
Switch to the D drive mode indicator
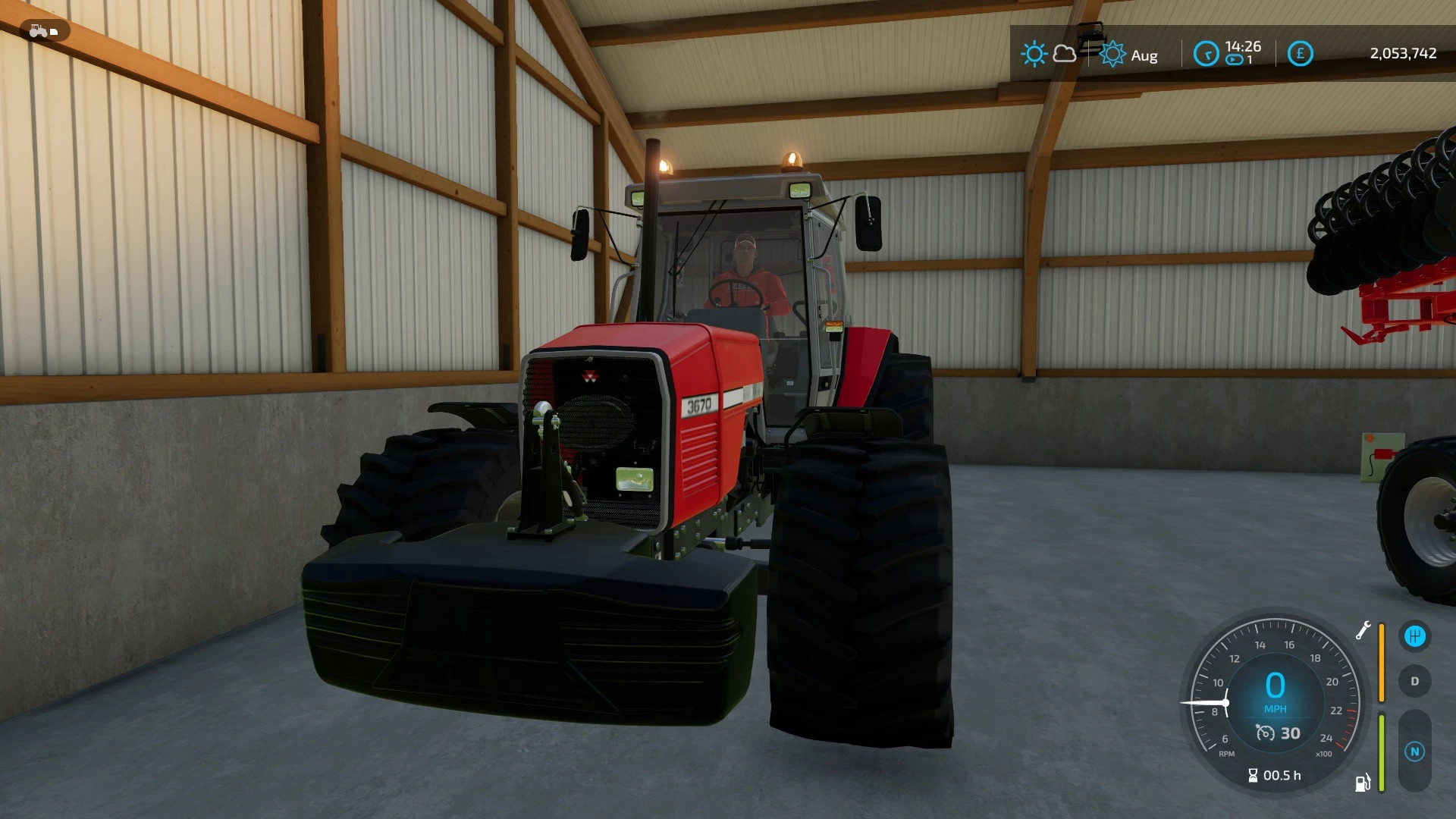[x=1415, y=681]
